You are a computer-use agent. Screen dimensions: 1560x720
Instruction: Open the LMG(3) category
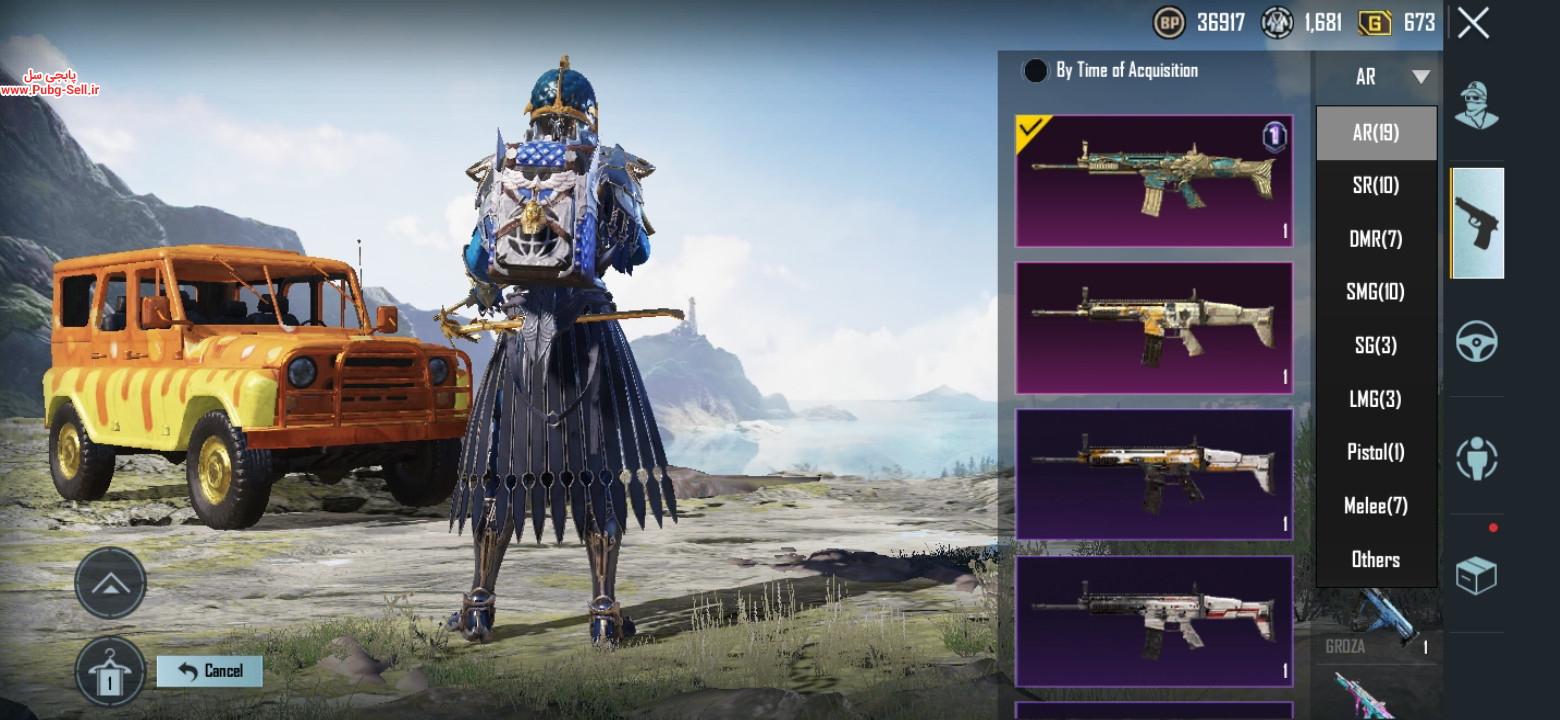pyautogui.click(x=1376, y=399)
